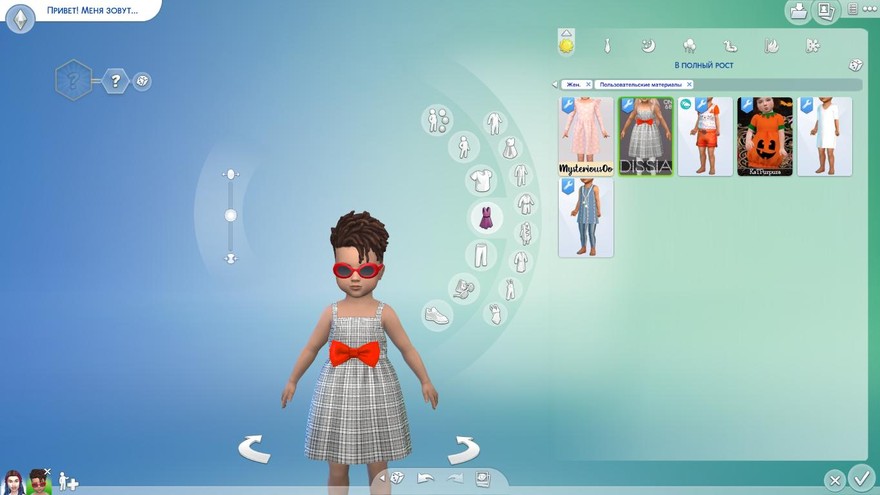Remove the 'Жен.' filter tag
The height and width of the screenshot is (495, 880).
click(588, 85)
